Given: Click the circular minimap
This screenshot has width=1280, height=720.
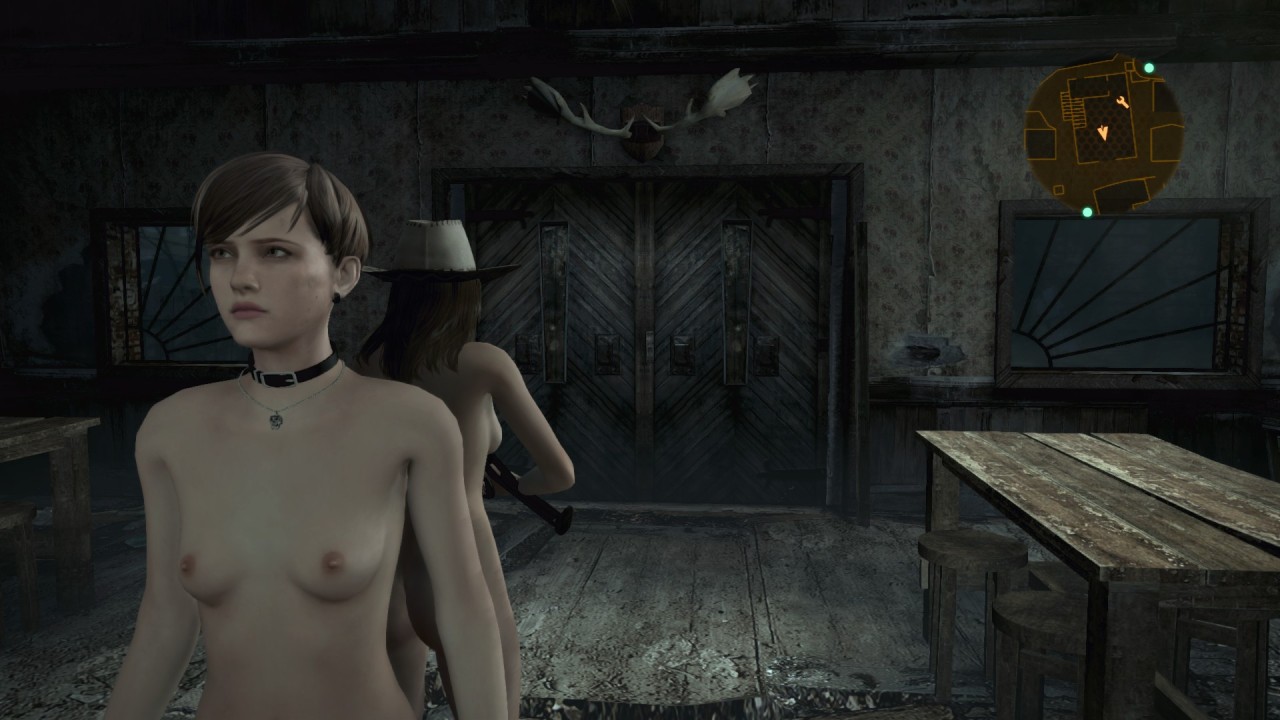Looking at the screenshot, I should coord(1104,134).
